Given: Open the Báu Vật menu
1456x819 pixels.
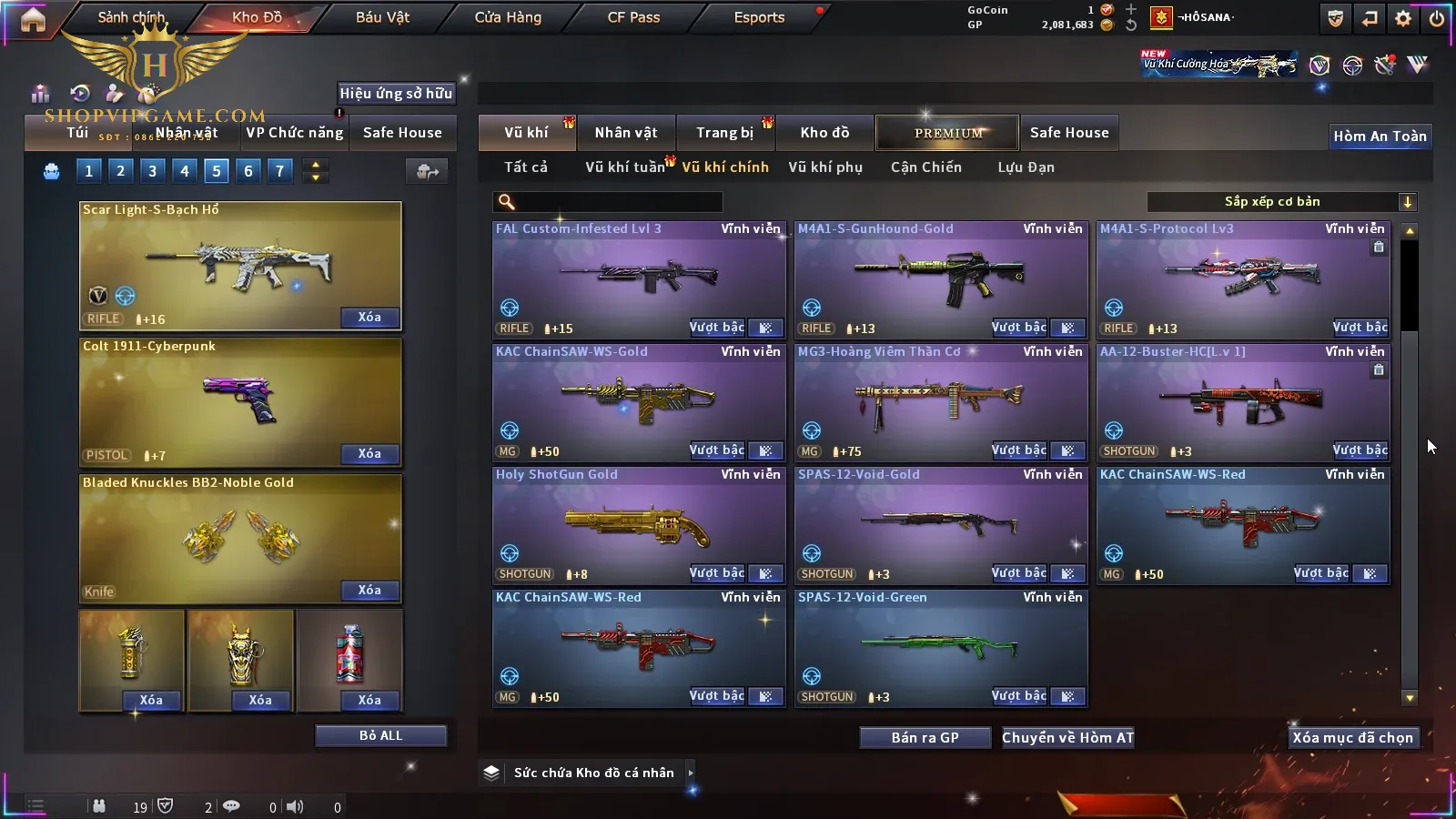Looking at the screenshot, I should 382,17.
